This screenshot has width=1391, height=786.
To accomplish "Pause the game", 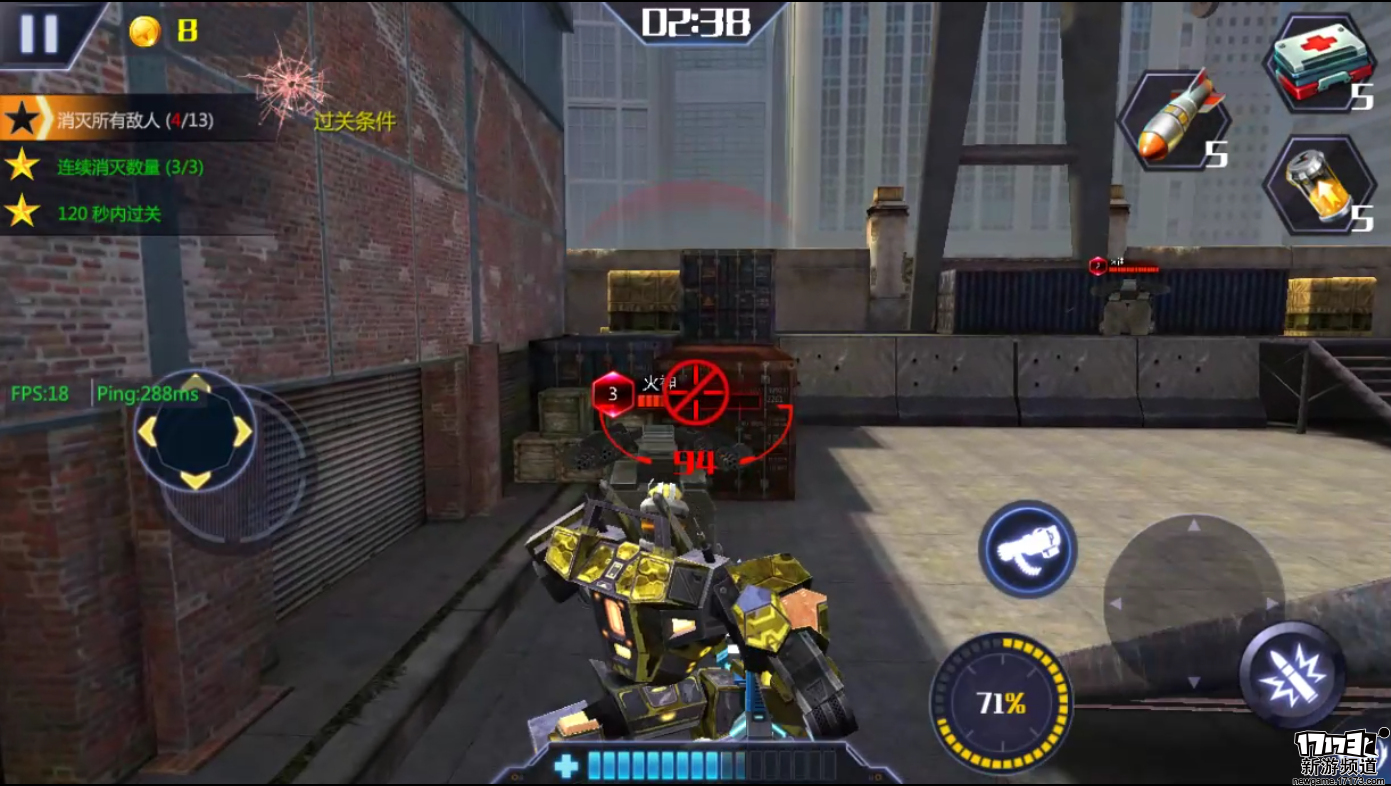I will 40,33.
